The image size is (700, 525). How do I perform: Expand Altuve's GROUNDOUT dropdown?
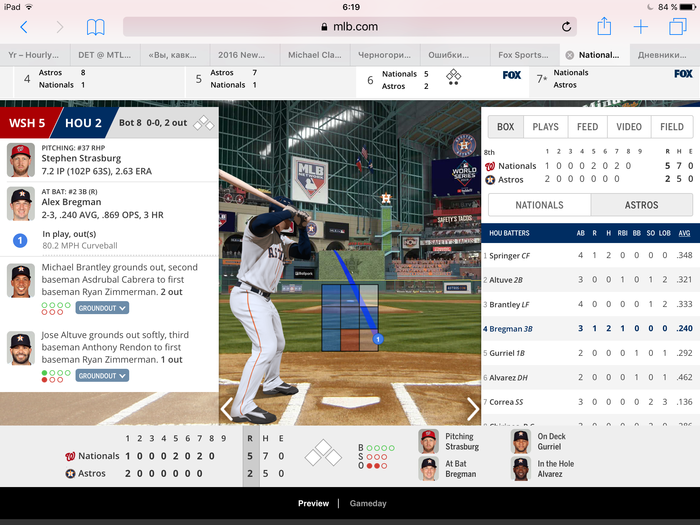coord(102,376)
